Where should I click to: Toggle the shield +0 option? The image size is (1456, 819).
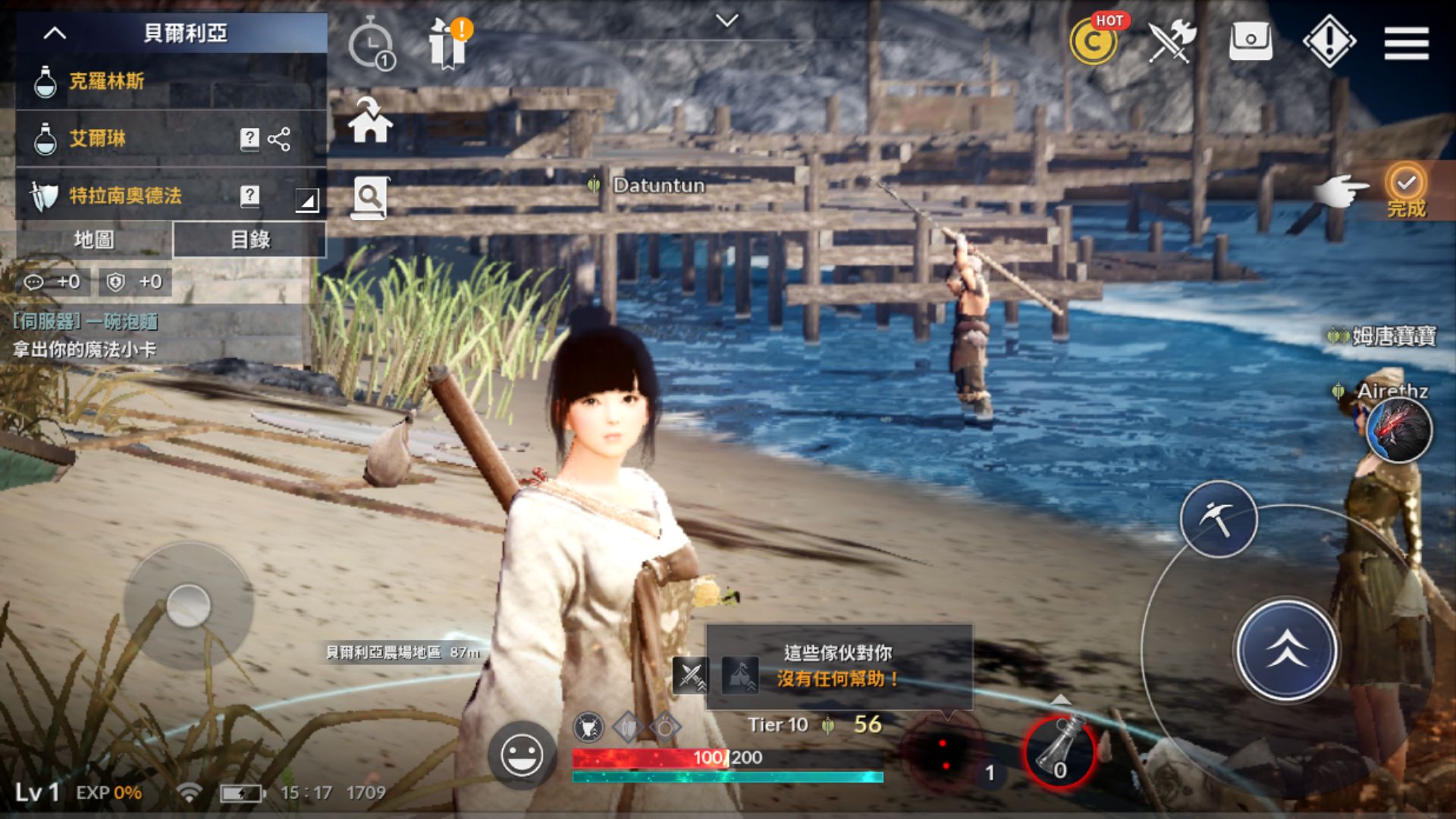(x=136, y=281)
